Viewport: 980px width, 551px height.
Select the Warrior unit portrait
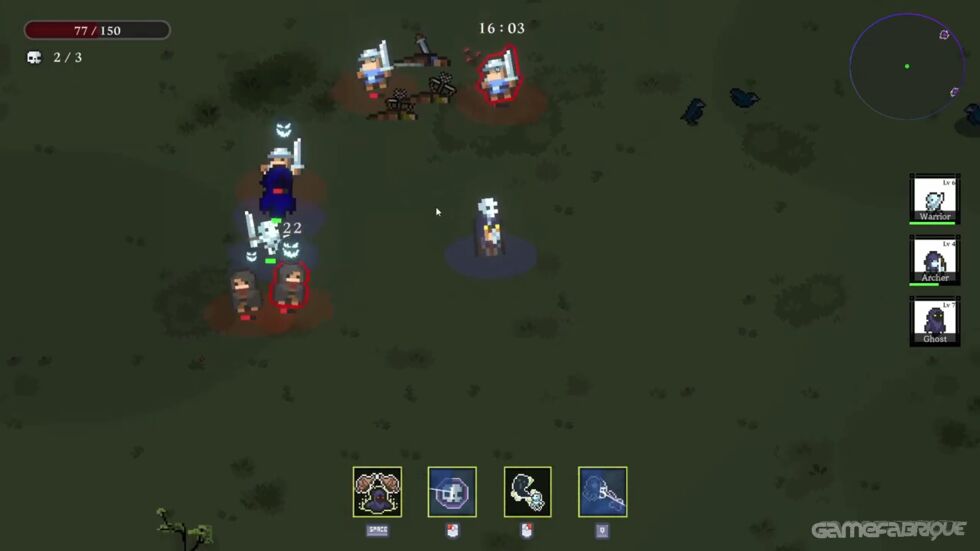click(x=934, y=198)
